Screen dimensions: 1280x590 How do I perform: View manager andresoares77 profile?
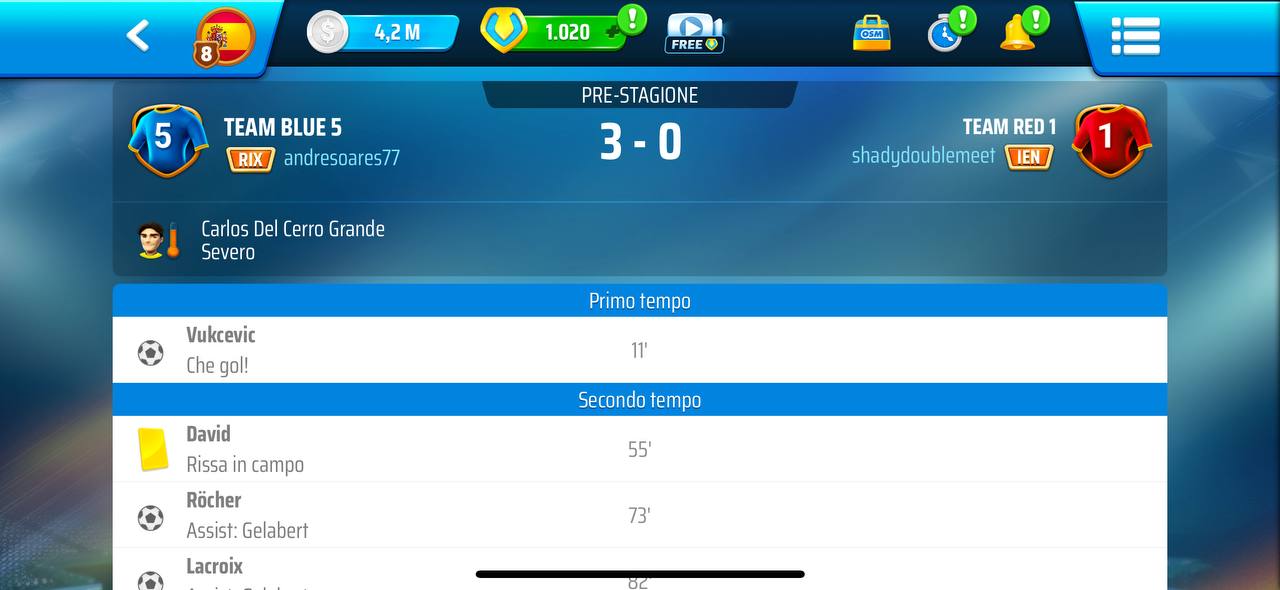click(x=341, y=158)
